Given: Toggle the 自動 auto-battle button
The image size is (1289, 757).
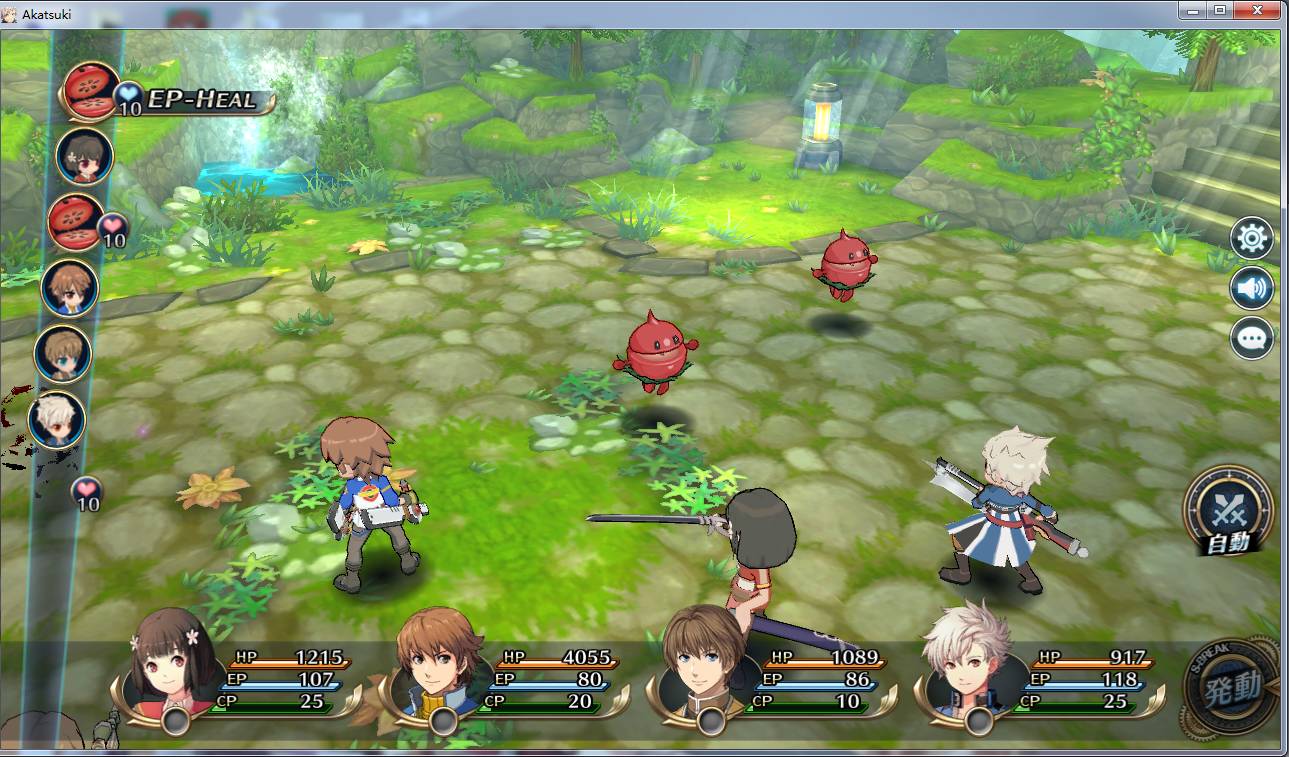Looking at the screenshot, I should (x=1227, y=512).
